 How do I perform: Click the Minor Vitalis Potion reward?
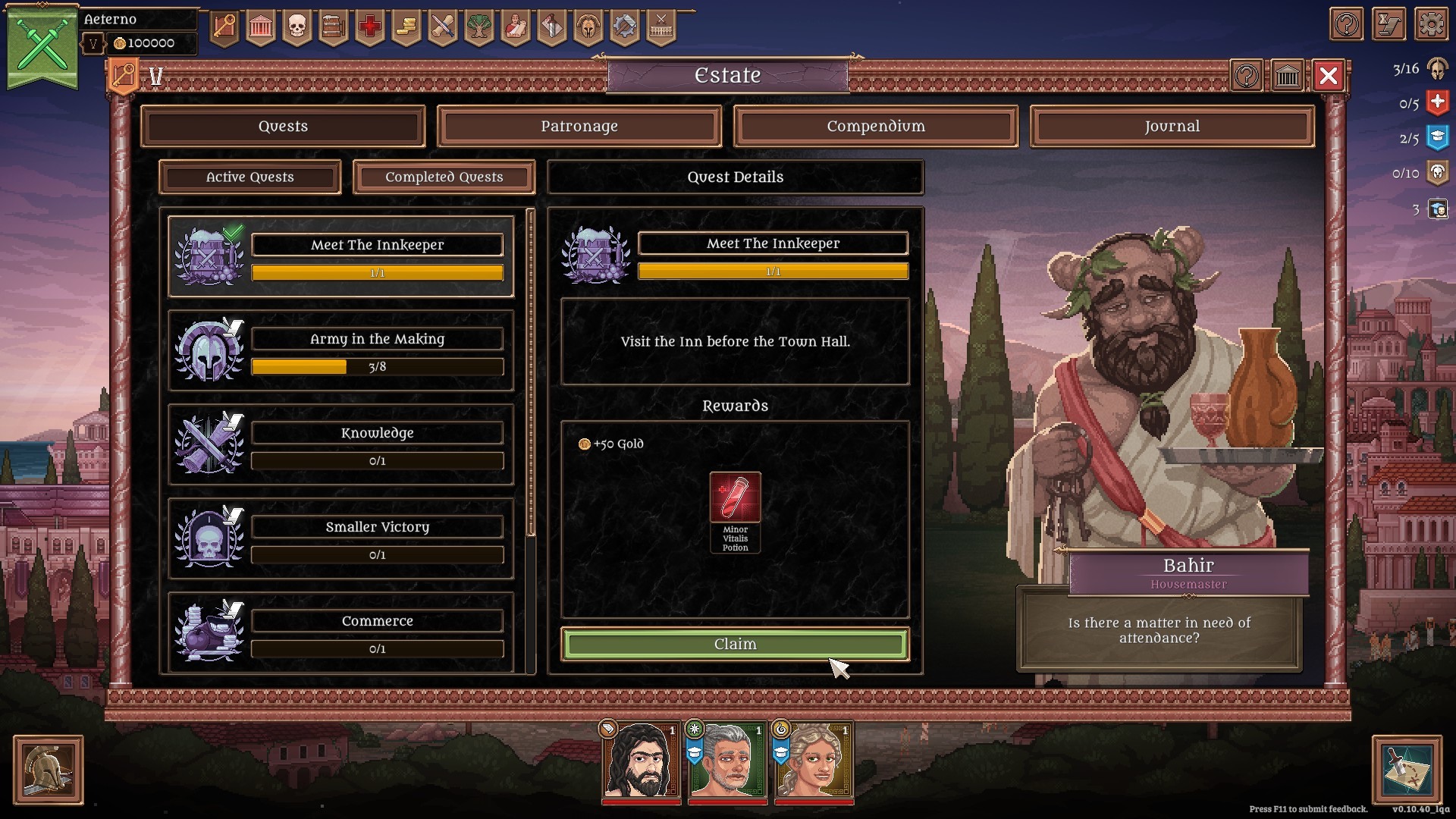735,497
